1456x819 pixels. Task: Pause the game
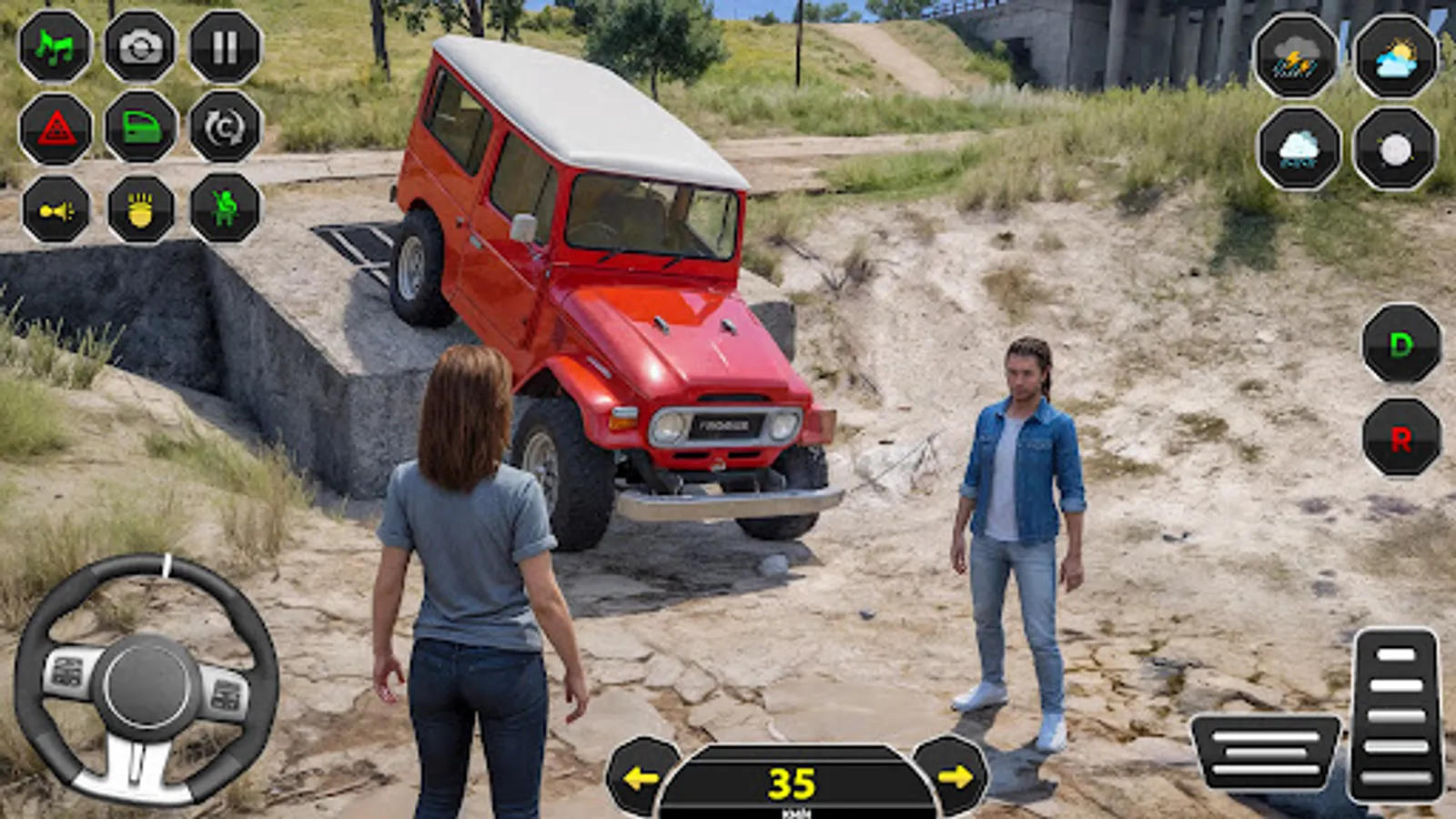227,50
